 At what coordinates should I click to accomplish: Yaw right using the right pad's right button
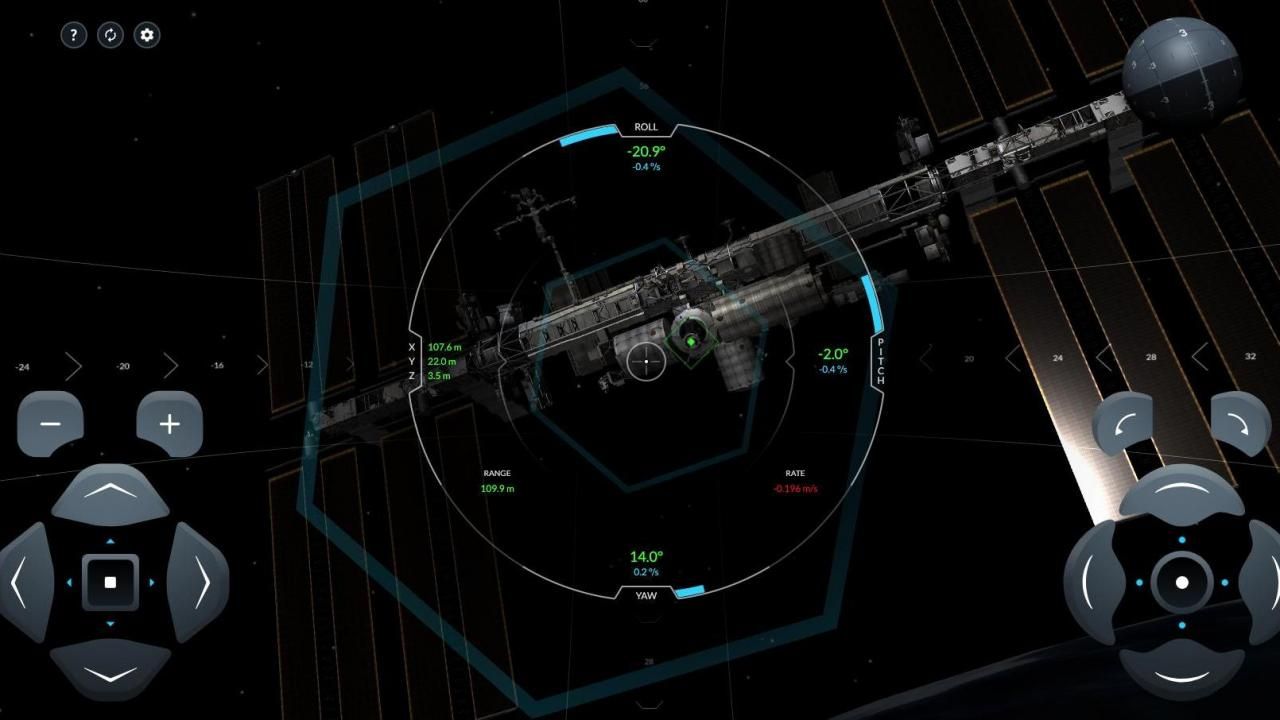(x=1262, y=582)
